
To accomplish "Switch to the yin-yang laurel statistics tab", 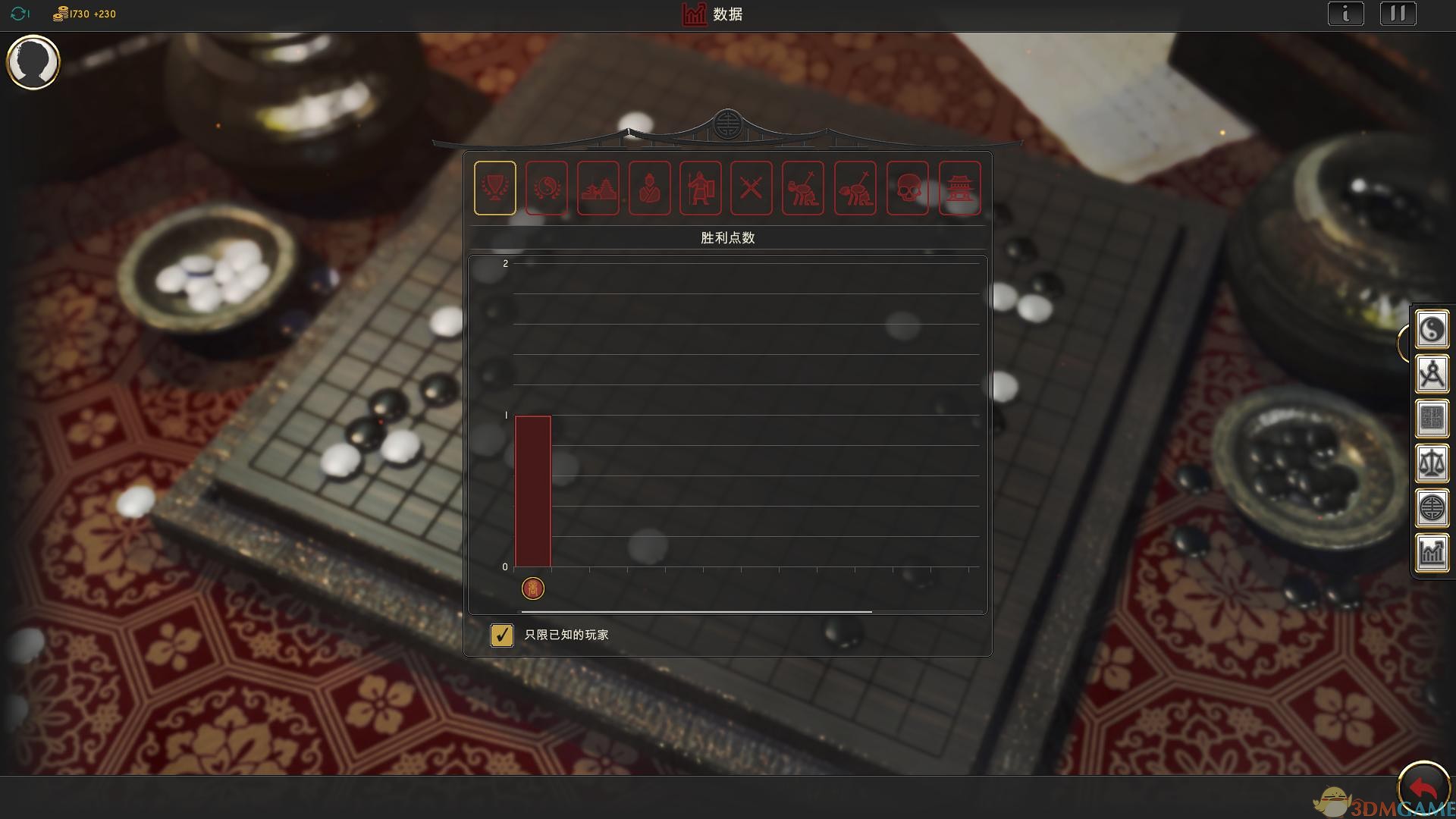I will pos(547,188).
